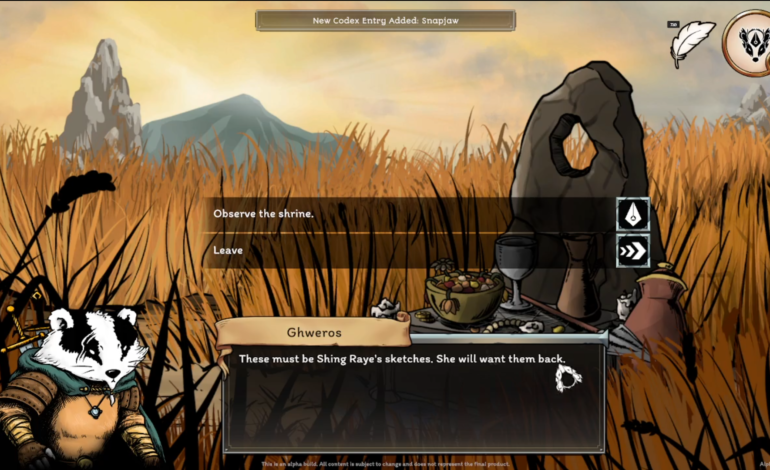
Task: Advance dialogue with the ring continue icon
Action: [569, 377]
